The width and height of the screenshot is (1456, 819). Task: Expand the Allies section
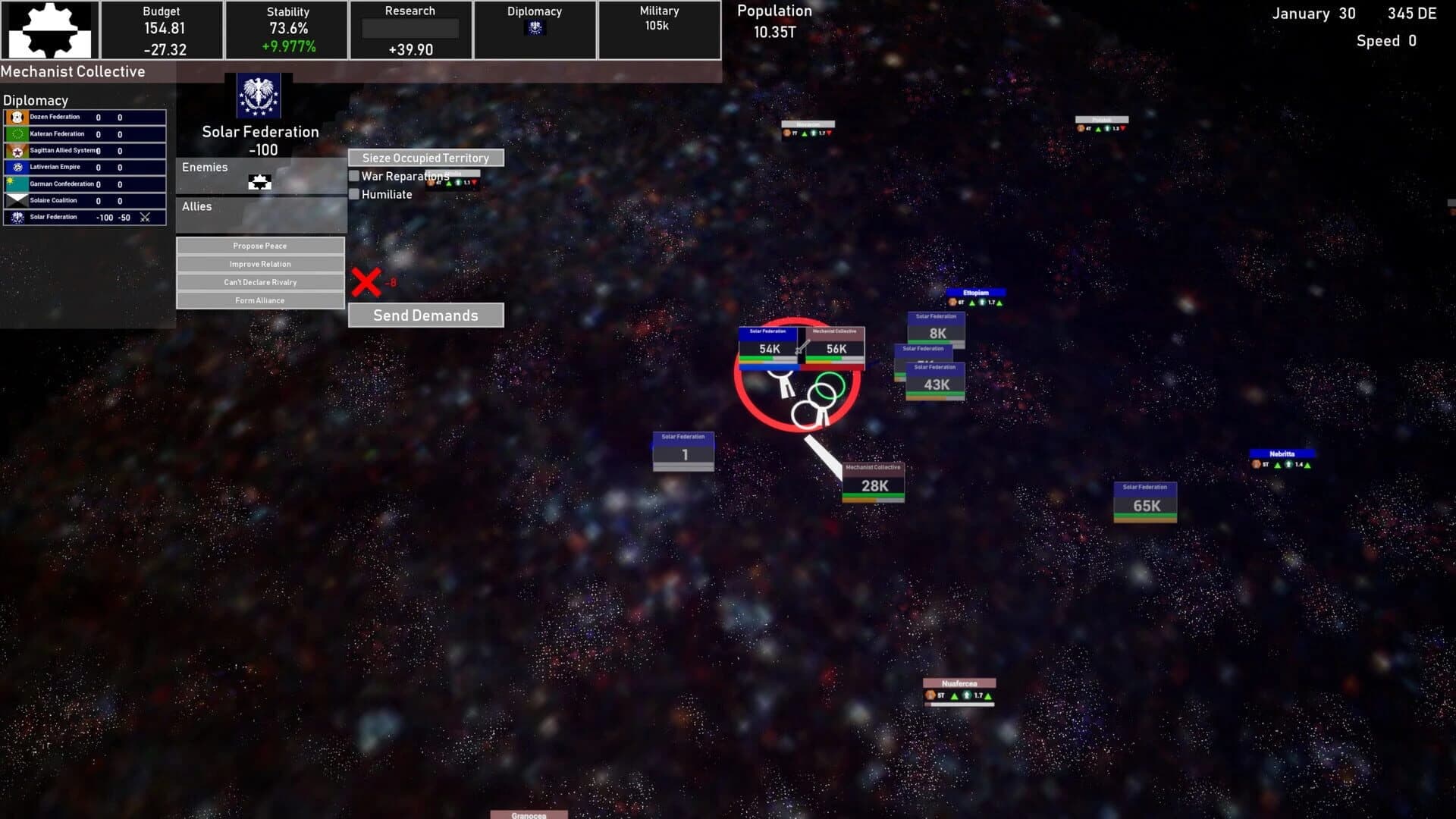click(196, 206)
